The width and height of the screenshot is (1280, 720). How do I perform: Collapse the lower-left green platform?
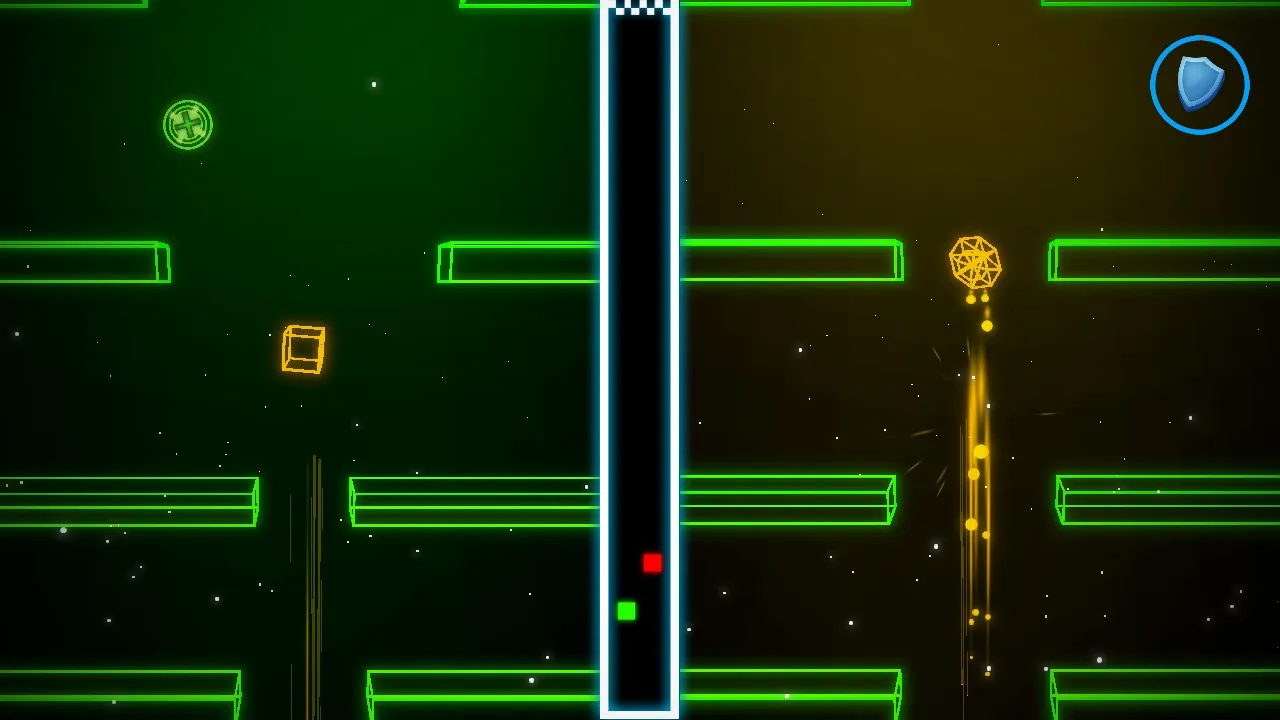130,500
